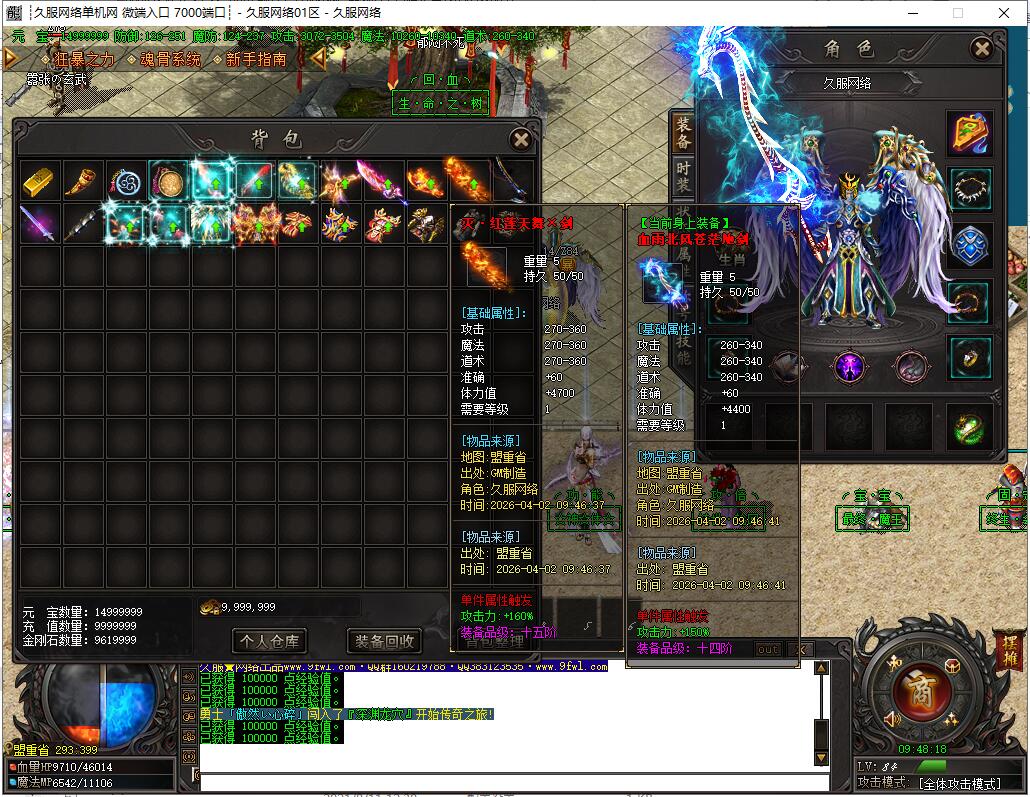The width and height of the screenshot is (1030, 797).
Task: Click the equipped bead bracelet slot
Action: (x=969, y=188)
